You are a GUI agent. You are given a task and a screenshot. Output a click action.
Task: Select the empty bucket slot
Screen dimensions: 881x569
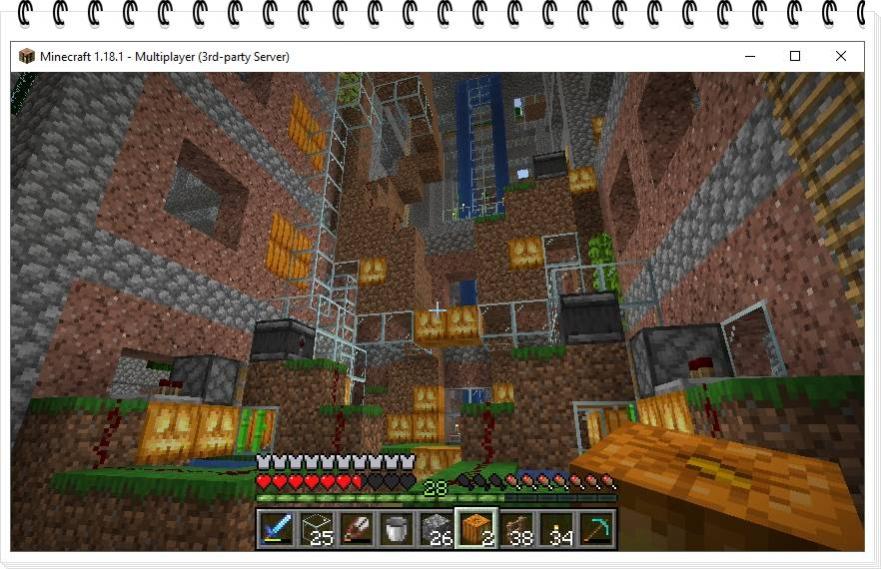tap(395, 528)
